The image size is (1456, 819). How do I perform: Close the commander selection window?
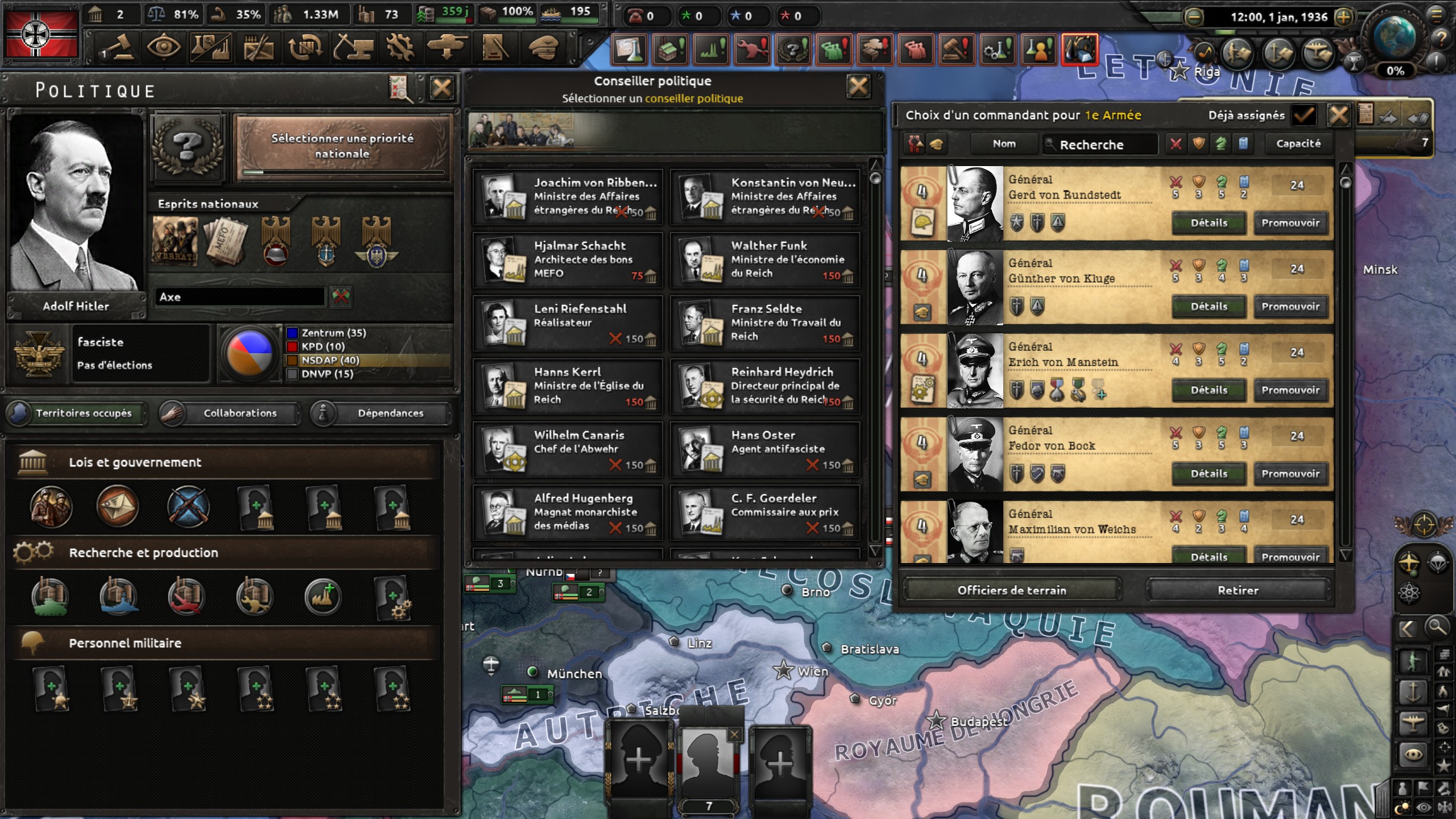click(1339, 115)
